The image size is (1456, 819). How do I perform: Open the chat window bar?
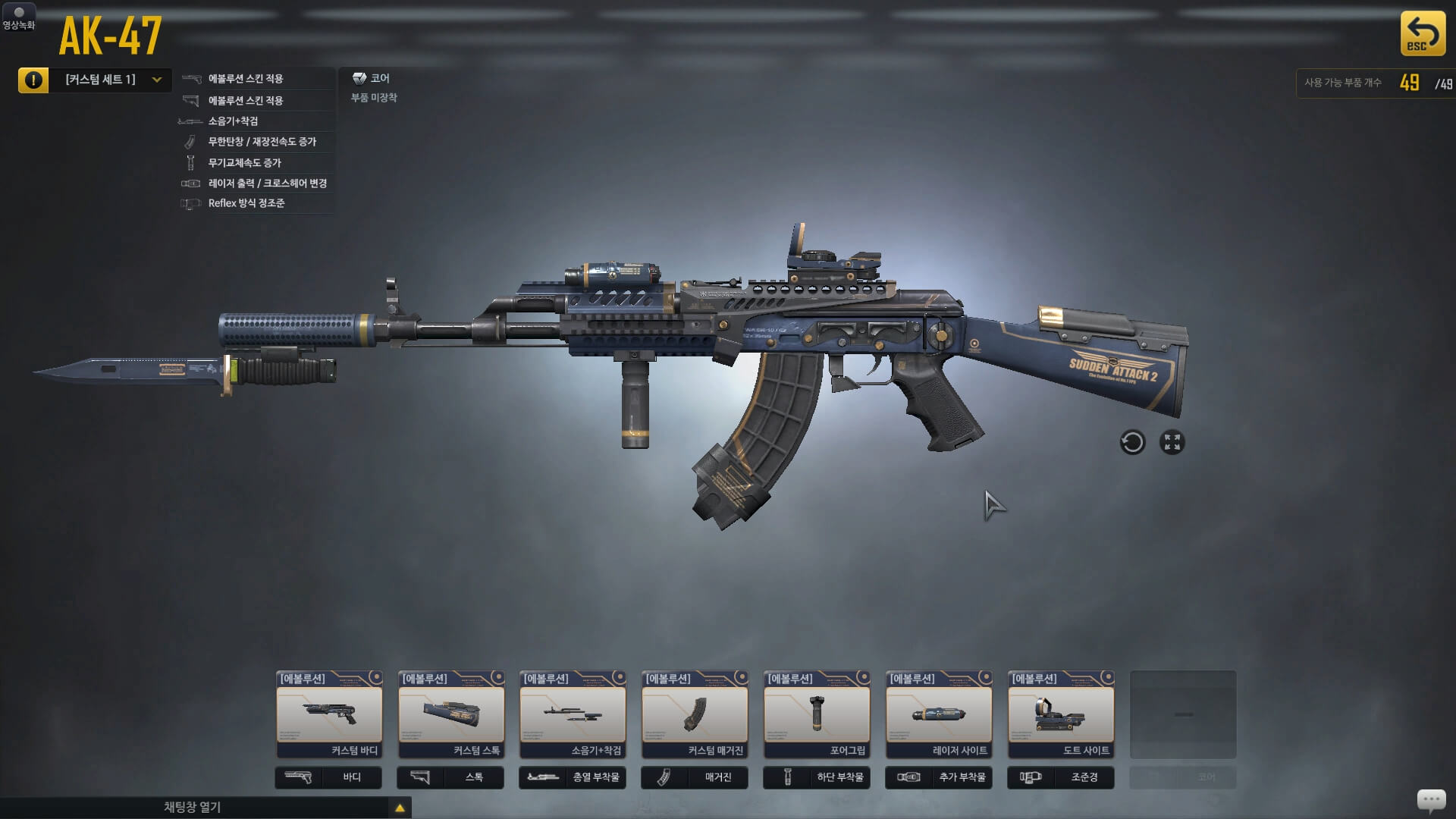pos(205,808)
